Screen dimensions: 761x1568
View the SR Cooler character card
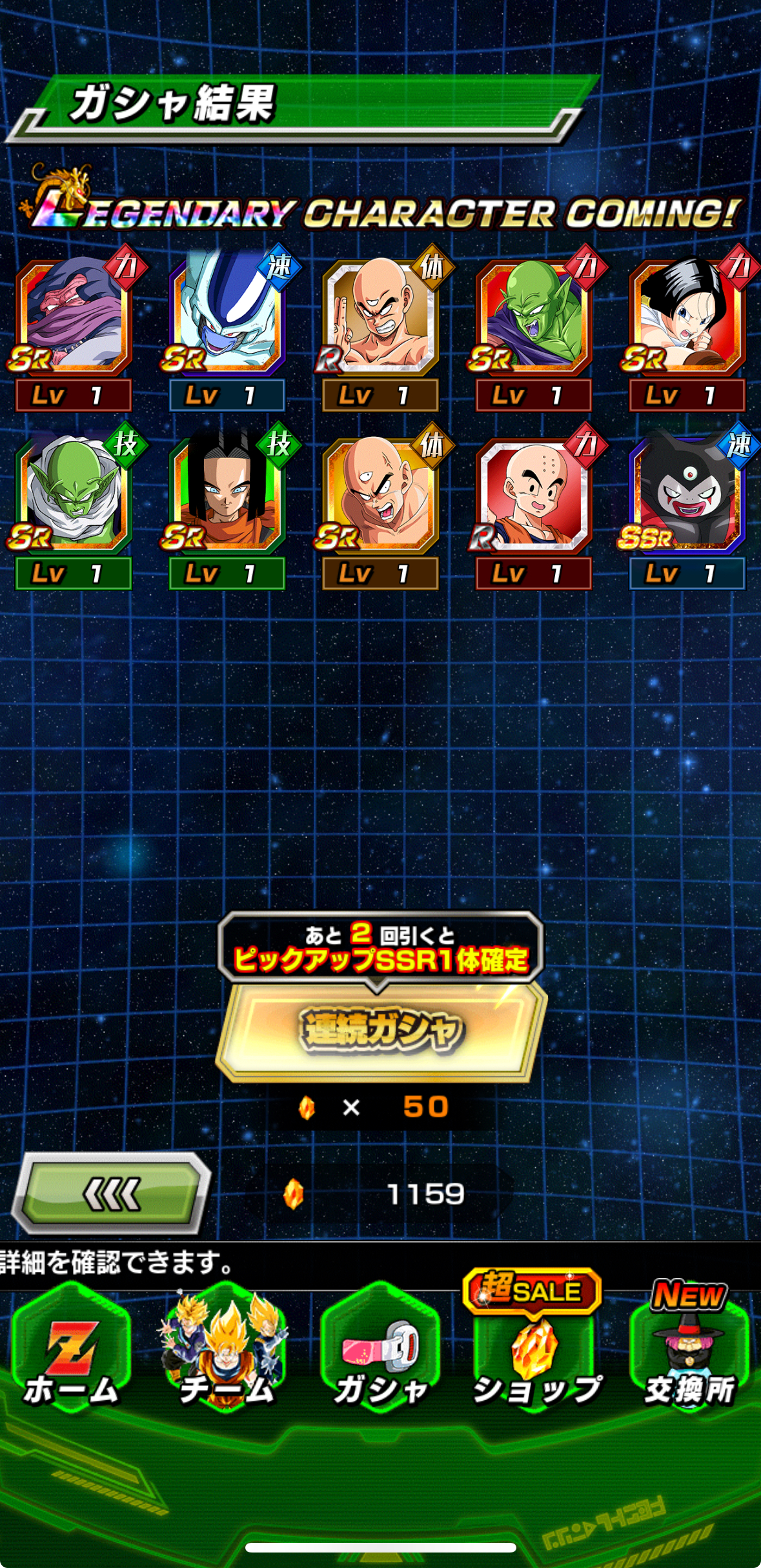[x=227, y=317]
